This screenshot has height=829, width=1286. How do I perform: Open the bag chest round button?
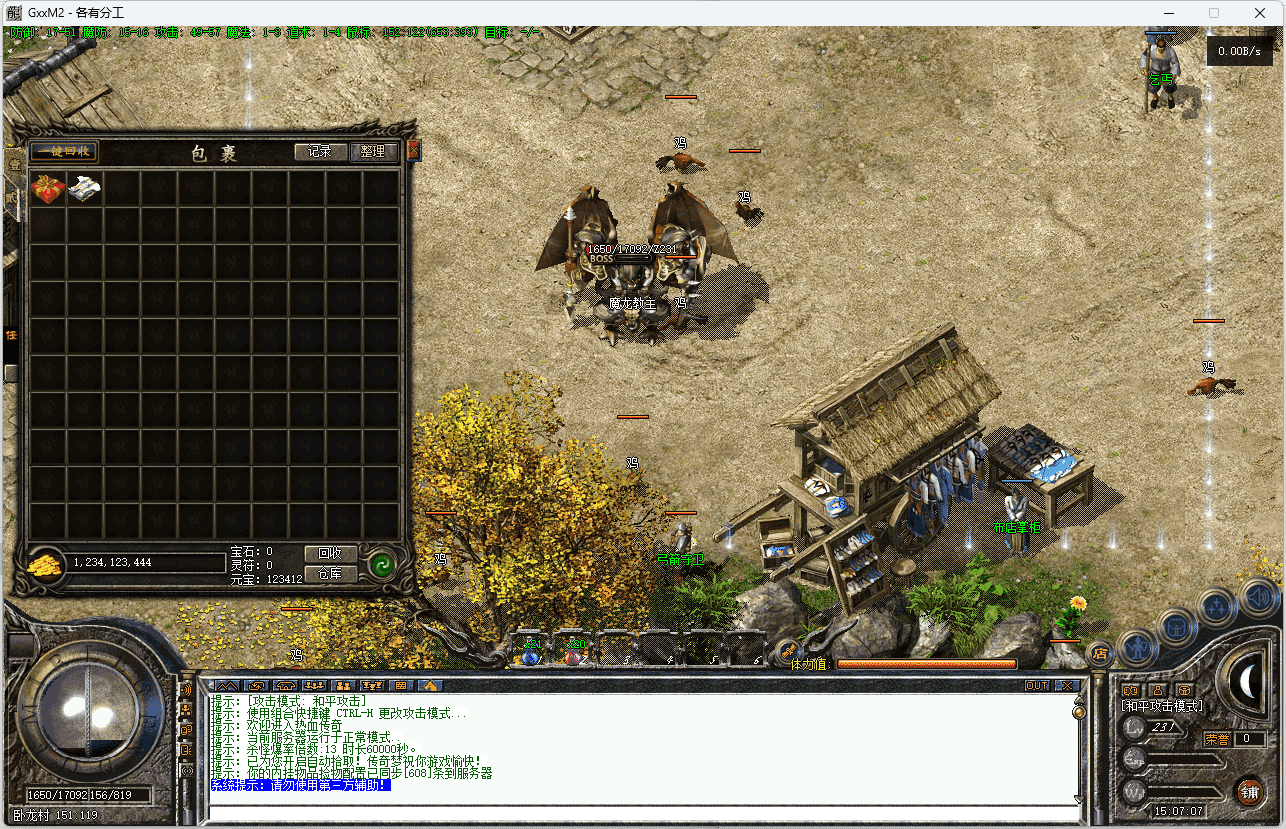coord(1177,628)
